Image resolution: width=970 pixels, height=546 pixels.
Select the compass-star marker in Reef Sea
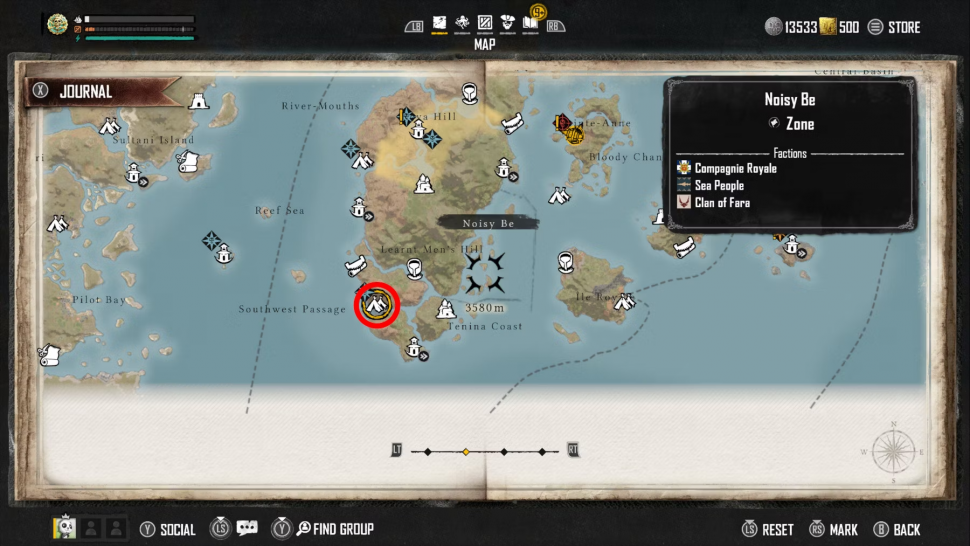coord(211,240)
